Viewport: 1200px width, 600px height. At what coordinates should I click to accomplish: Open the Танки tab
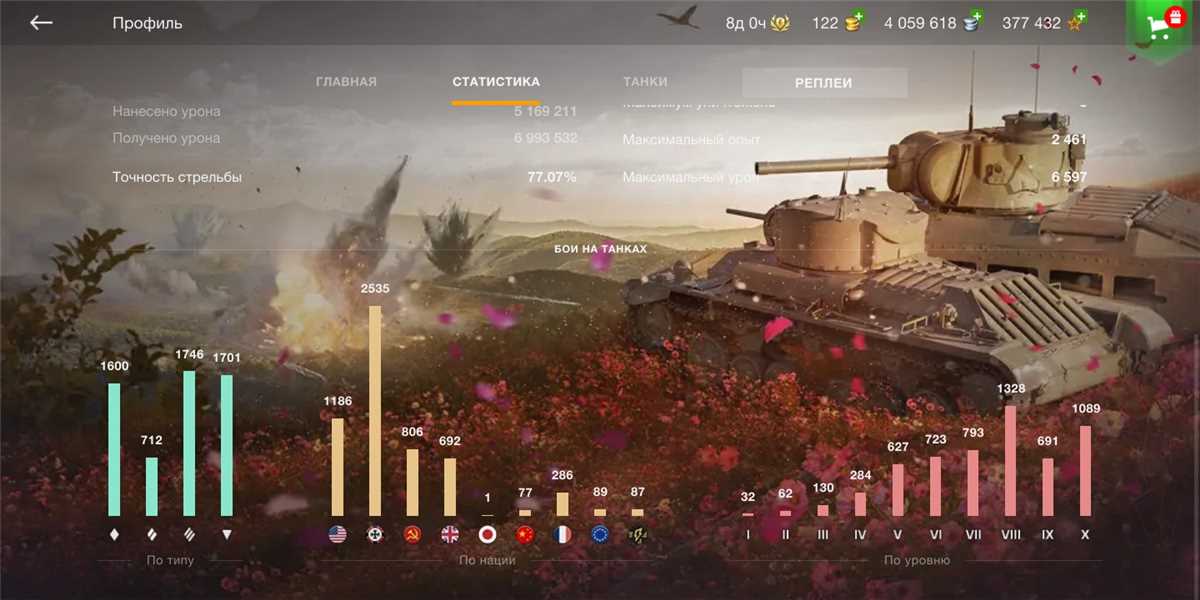coord(645,82)
